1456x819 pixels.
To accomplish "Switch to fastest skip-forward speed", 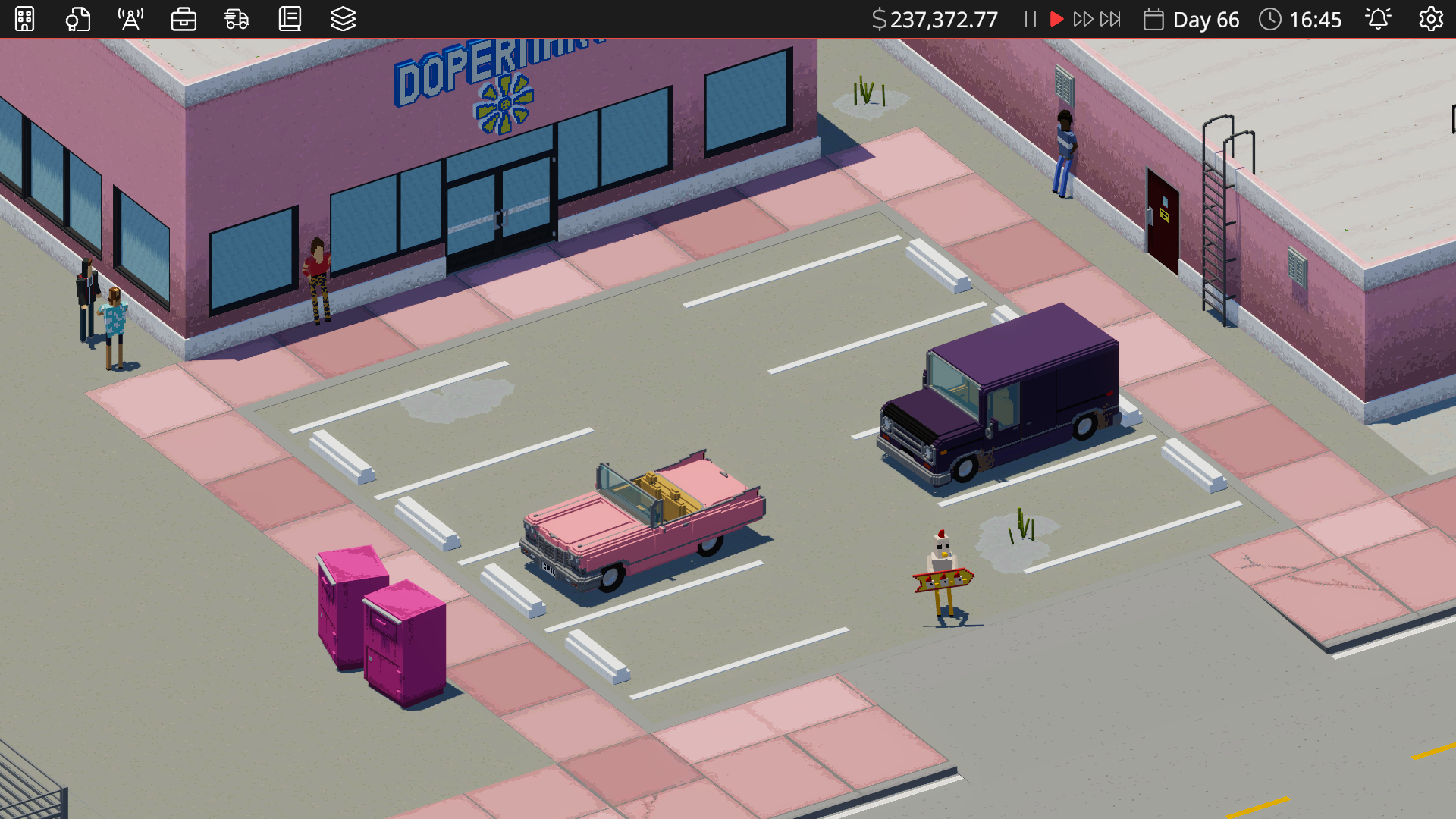I will click(x=1110, y=19).
